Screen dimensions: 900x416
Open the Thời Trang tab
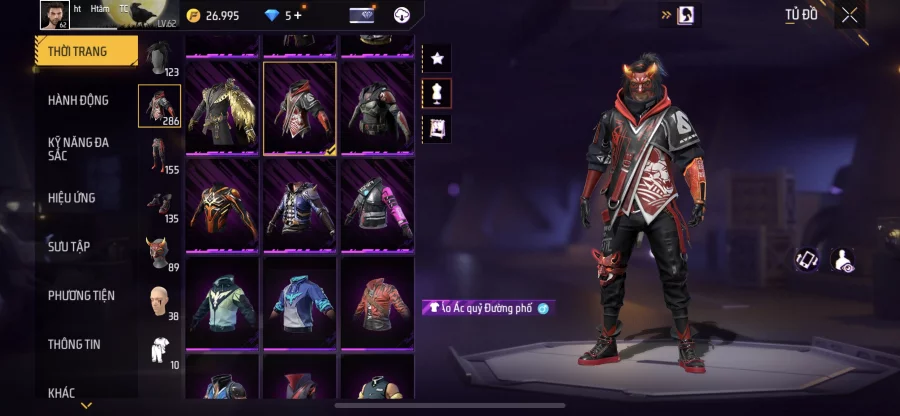click(86, 50)
